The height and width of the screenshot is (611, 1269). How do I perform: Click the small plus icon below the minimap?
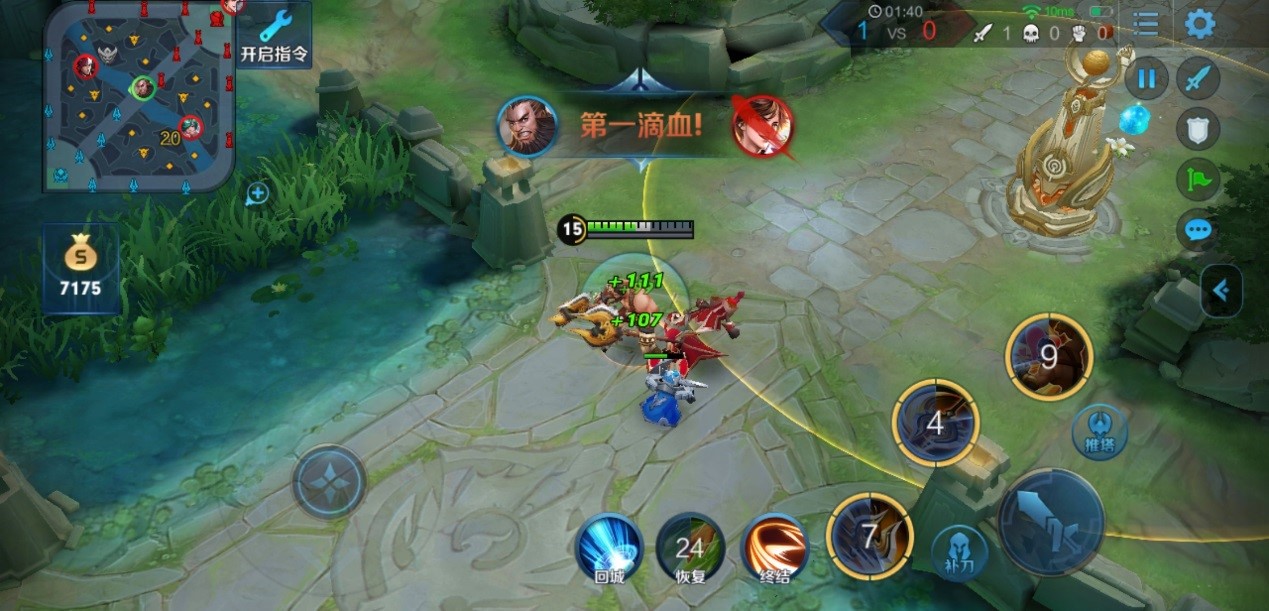coord(257,193)
